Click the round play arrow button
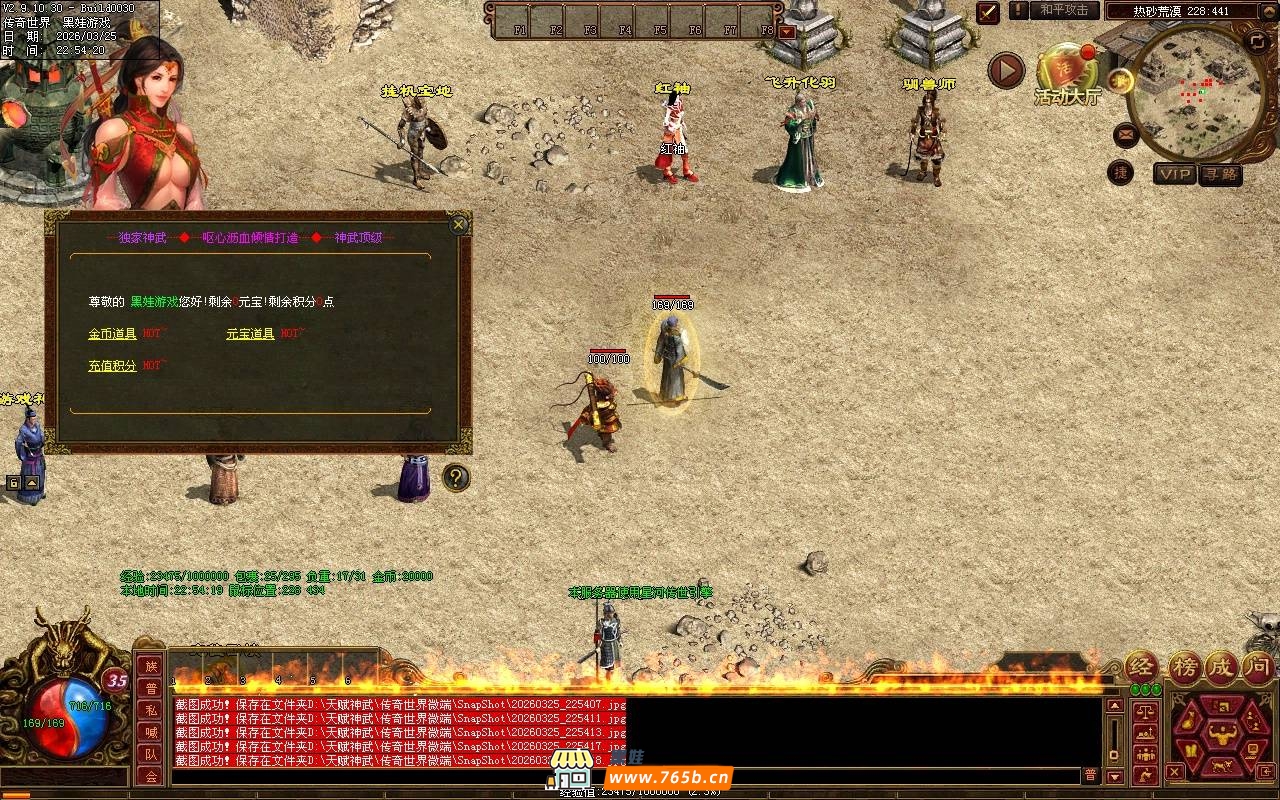The image size is (1280, 800). [x=1006, y=71]
